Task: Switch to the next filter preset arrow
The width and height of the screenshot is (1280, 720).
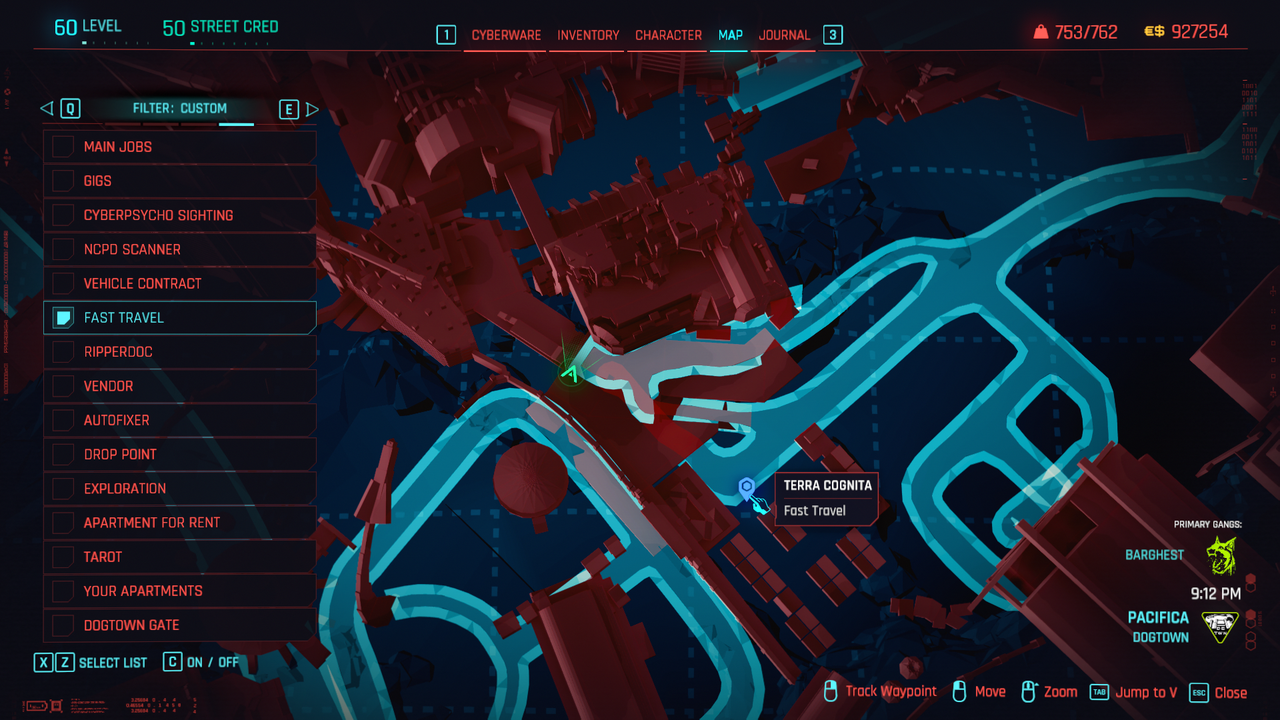Action: pyautogui.click(x=312, y=109)
